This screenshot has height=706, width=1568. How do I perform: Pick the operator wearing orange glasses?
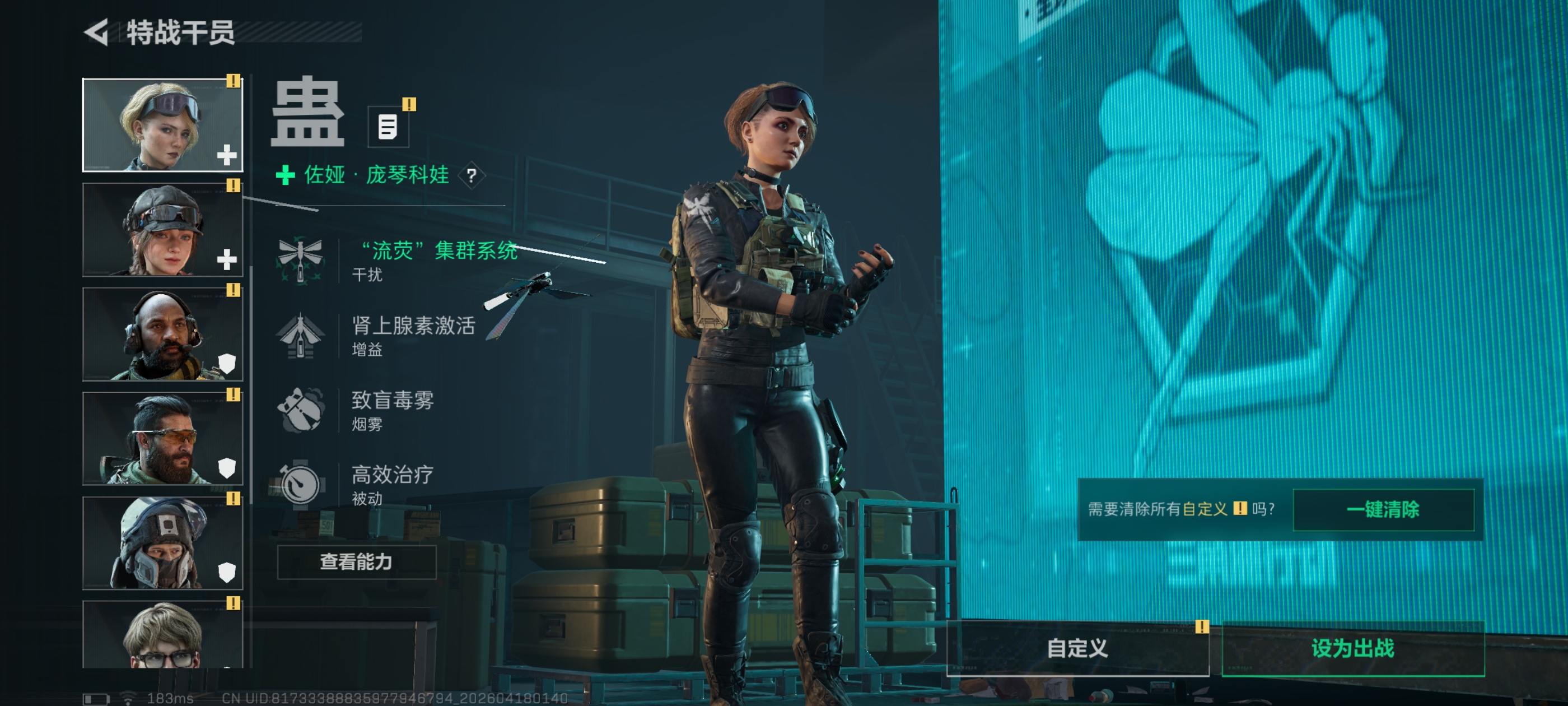pos(162,439)
